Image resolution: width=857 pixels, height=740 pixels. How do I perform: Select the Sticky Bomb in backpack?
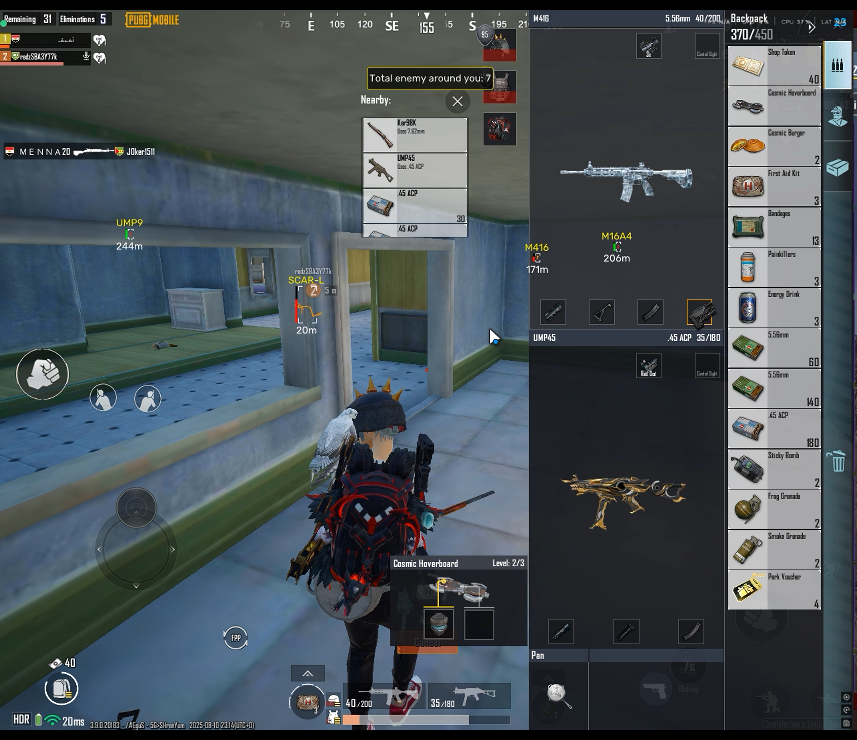[x=774, y=470]
